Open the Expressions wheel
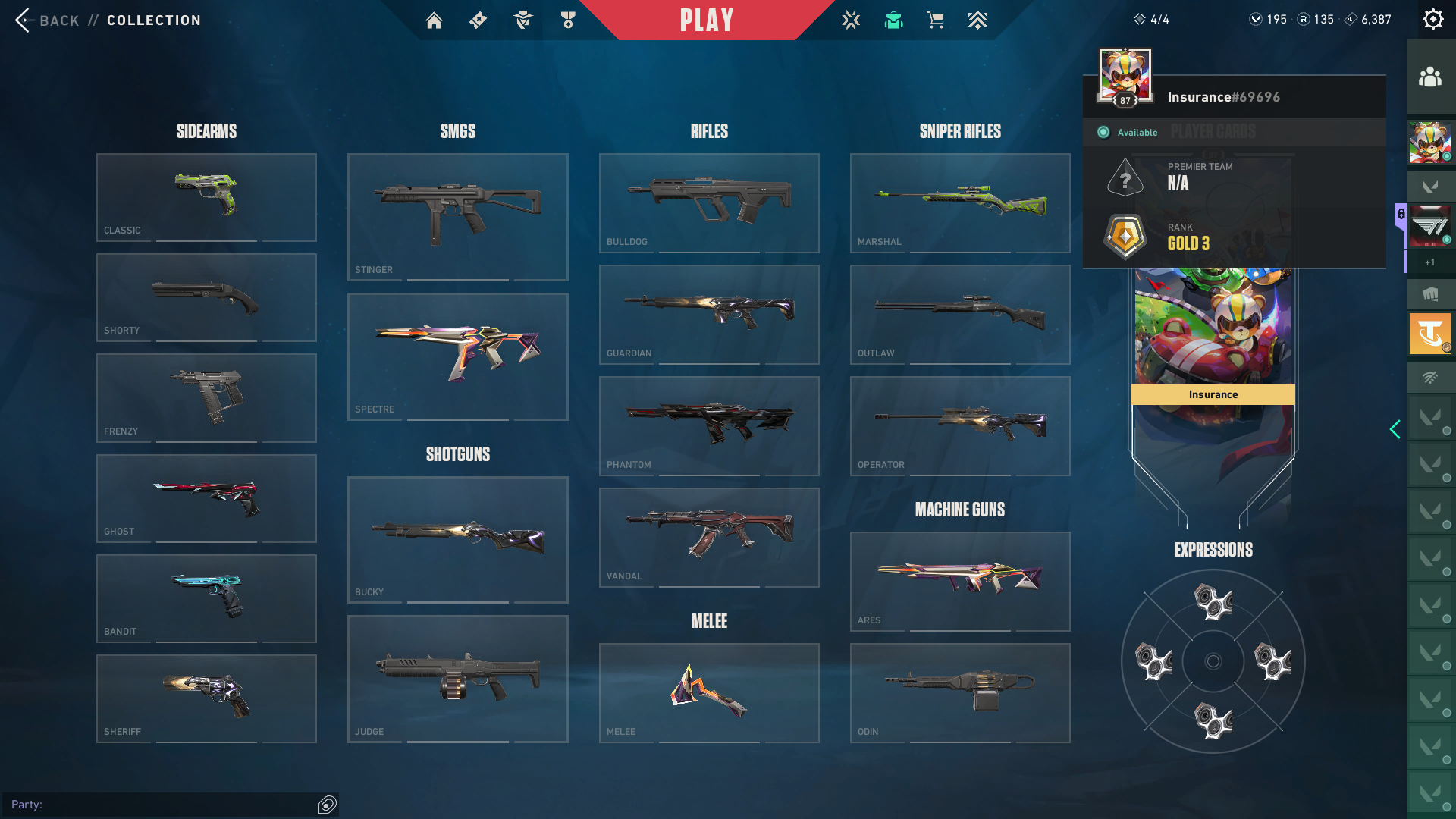This screenshot has height=819, width=1456. [1213, 661]
